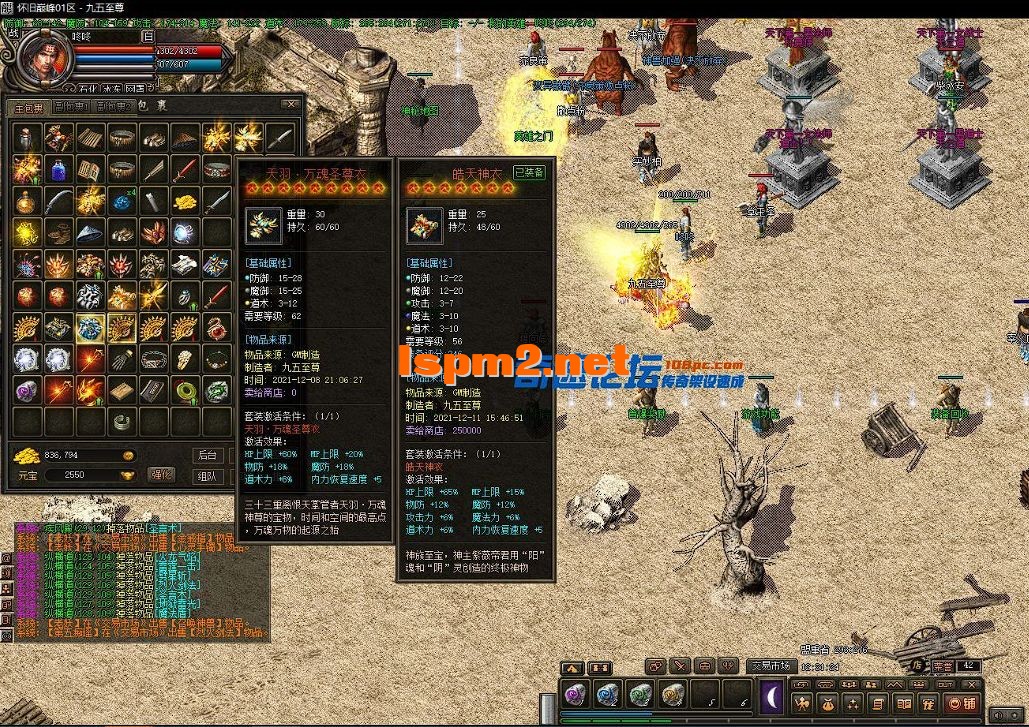Screen dimensions: 1029x727
Task: Switch to the 副包裹1 bag tab
Action: (x=70, y=107)
